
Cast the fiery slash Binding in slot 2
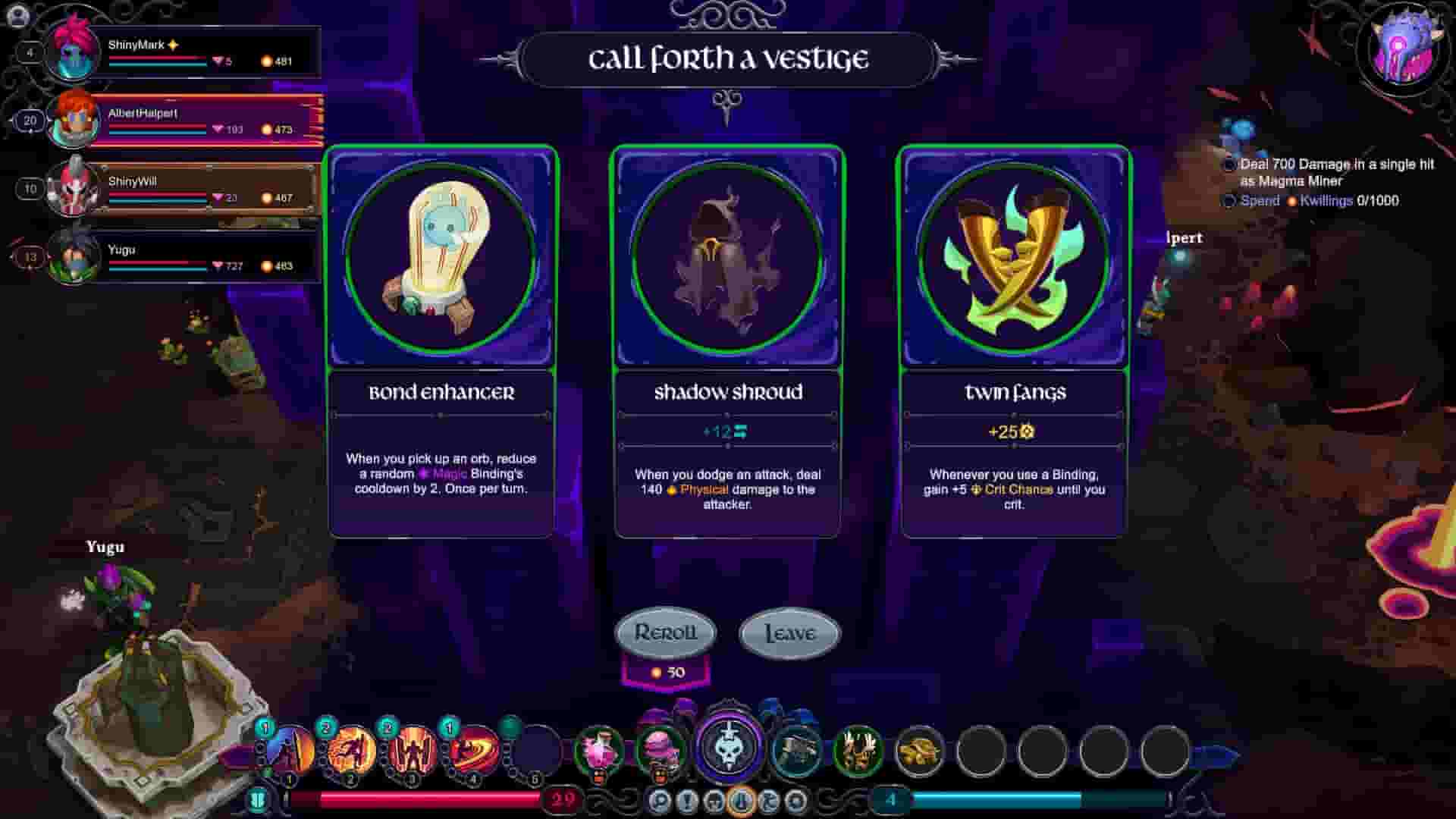point(351,751)
